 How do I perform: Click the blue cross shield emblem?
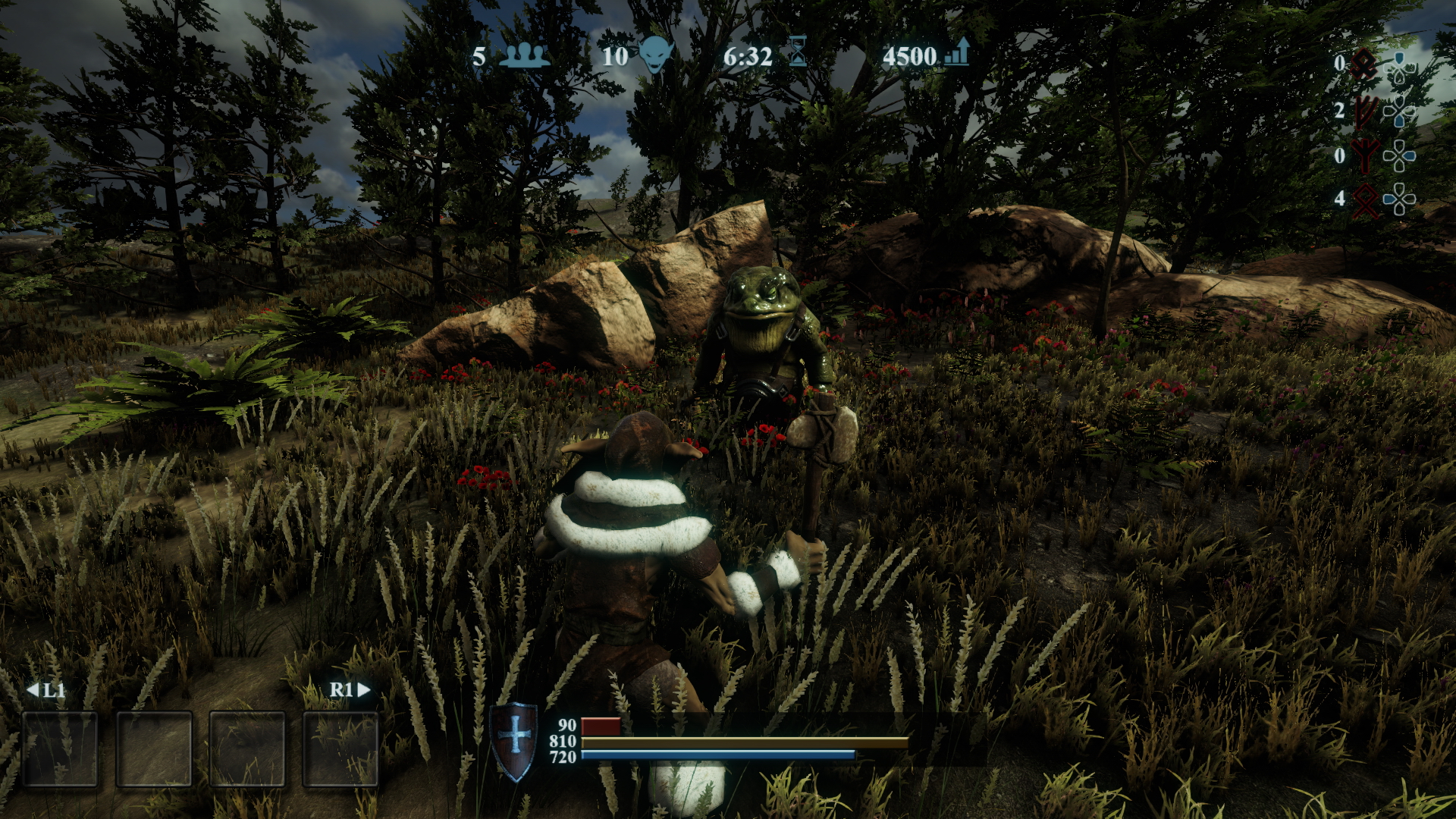tap(514, 739)
